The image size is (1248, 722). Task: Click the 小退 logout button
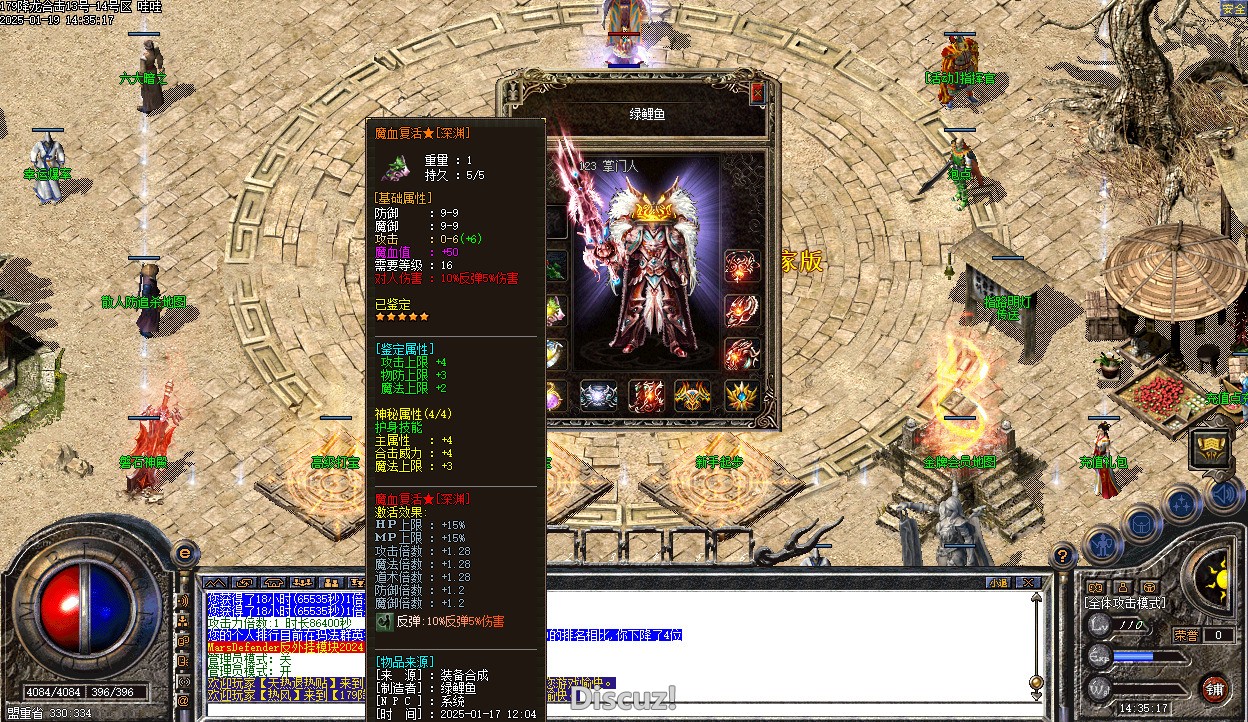pos(997,582)
